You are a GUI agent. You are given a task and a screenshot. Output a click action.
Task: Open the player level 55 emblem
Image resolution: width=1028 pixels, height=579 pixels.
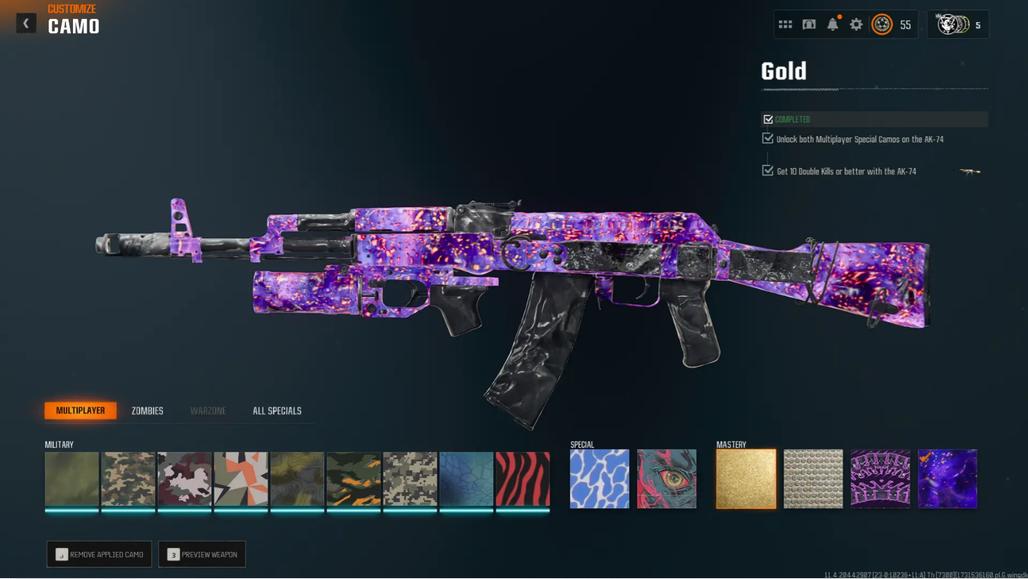tap(882, 24)
